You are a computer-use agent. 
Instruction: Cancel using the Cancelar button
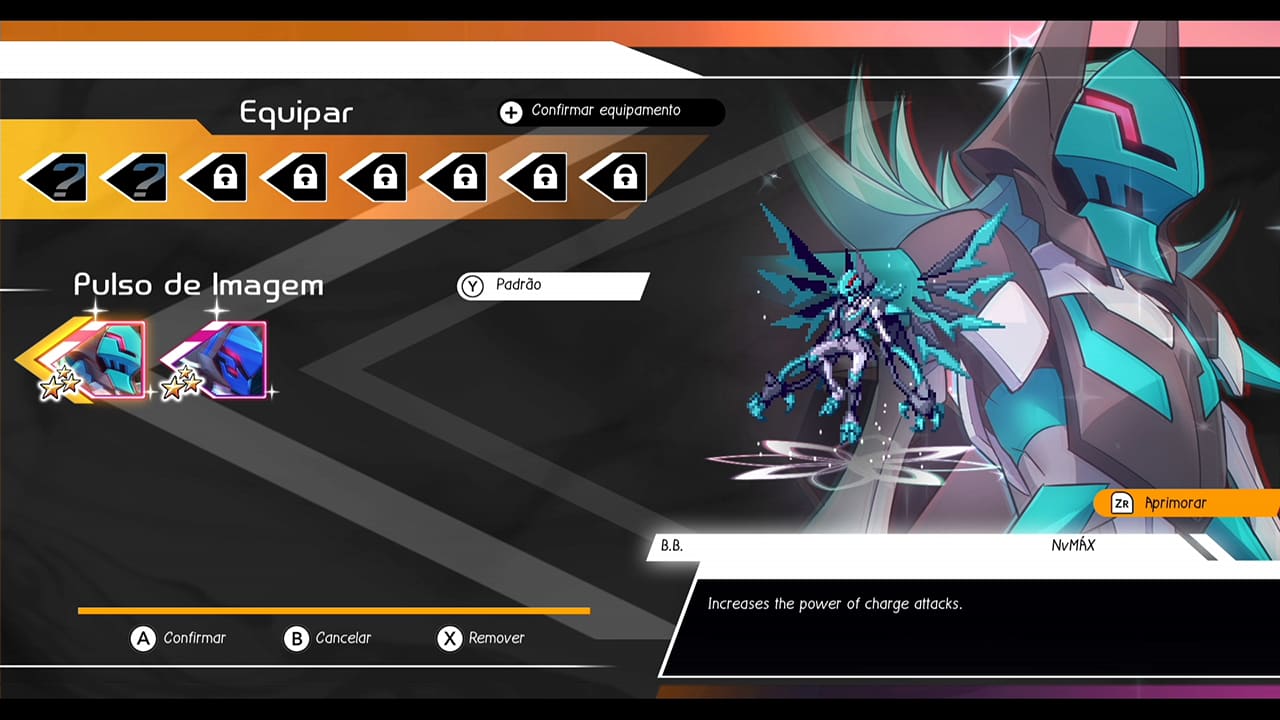[x=328, y=638]
